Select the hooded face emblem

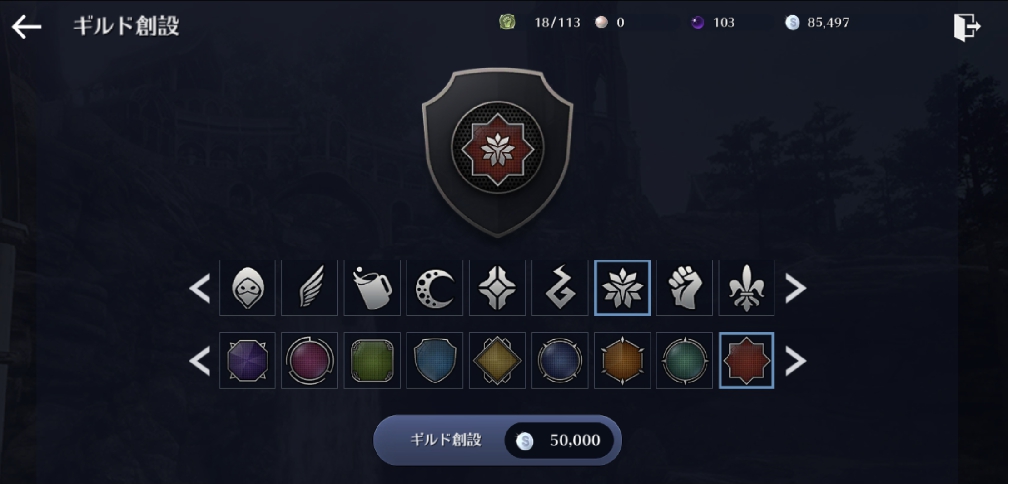click(247, 288)
